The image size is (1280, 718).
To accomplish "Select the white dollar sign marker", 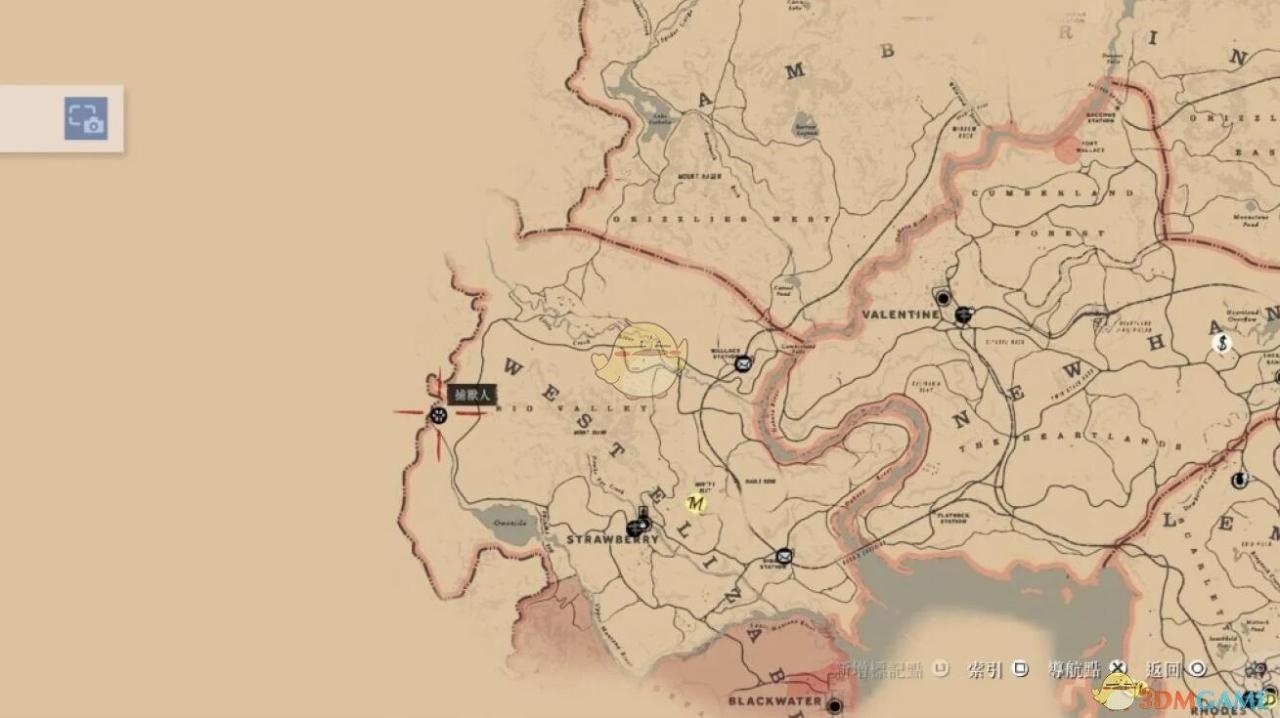I will pos(1221,343).
